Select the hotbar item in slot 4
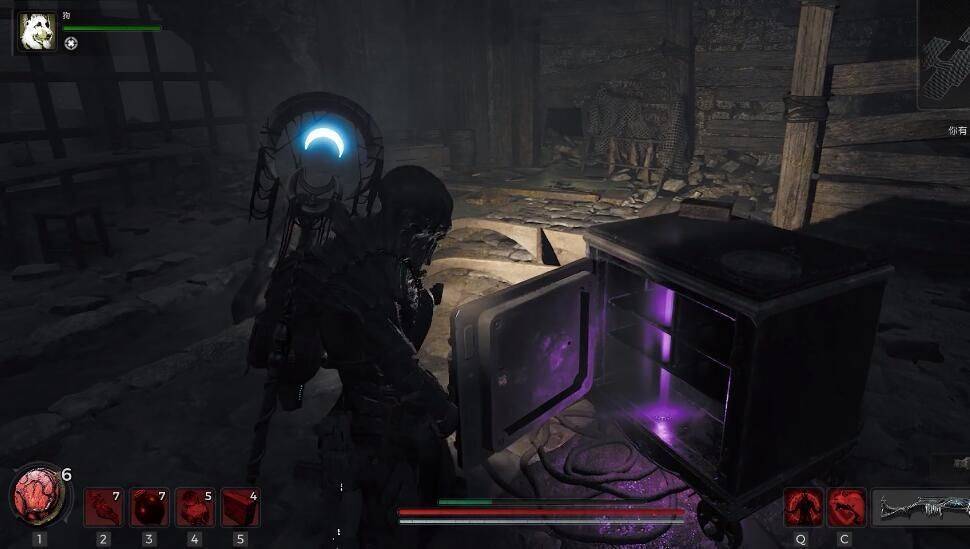Screen dimensions: 970x549 pos(194,507)
